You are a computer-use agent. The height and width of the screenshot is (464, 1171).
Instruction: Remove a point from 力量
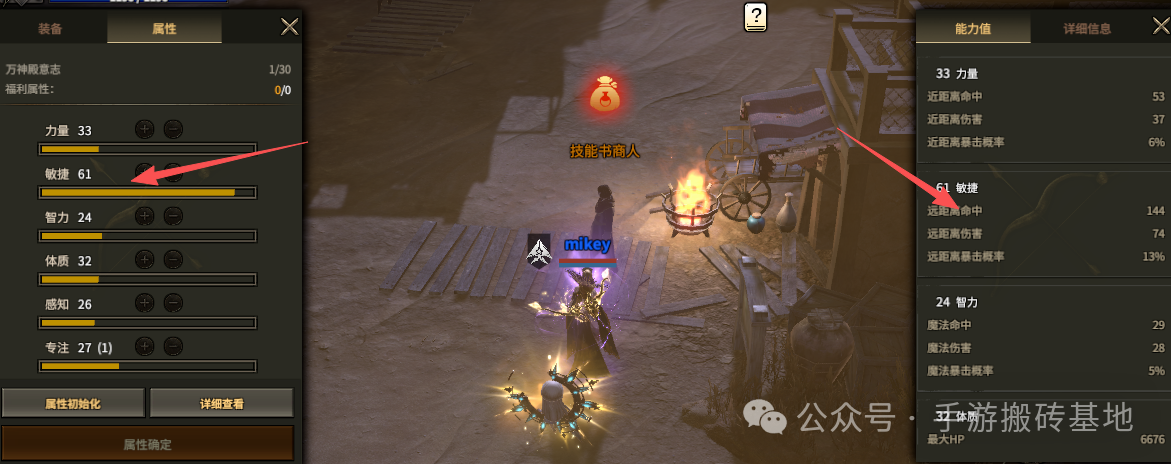tap(173, 129)
